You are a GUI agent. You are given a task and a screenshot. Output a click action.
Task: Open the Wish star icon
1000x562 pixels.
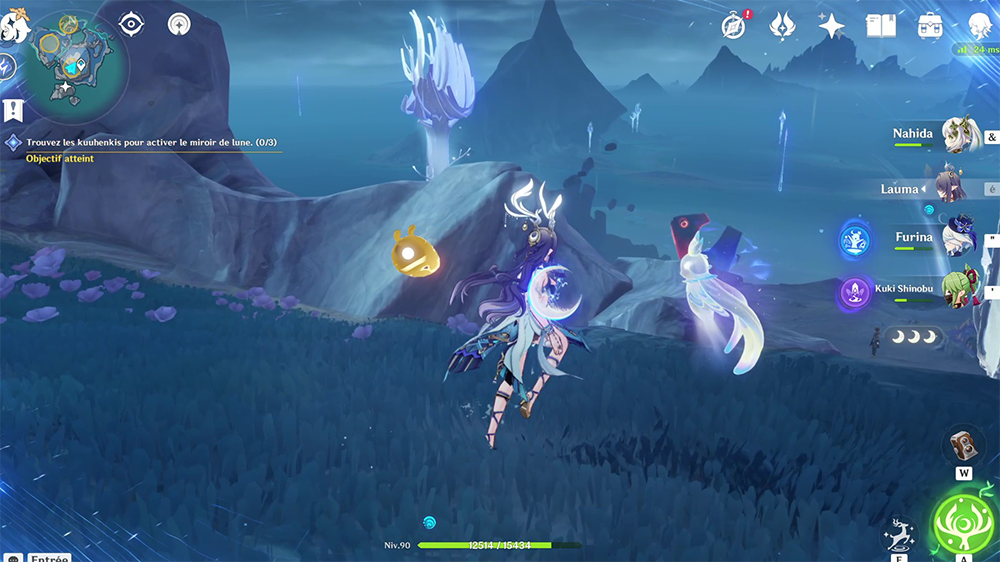(x=831, y=26)
